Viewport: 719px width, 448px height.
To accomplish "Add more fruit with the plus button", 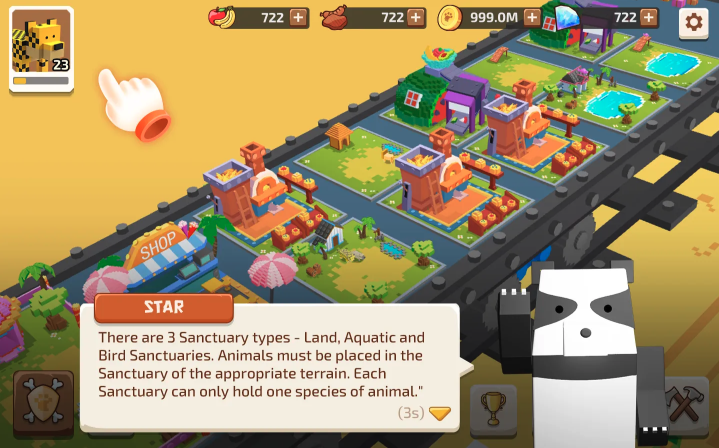I will [299, 17].
